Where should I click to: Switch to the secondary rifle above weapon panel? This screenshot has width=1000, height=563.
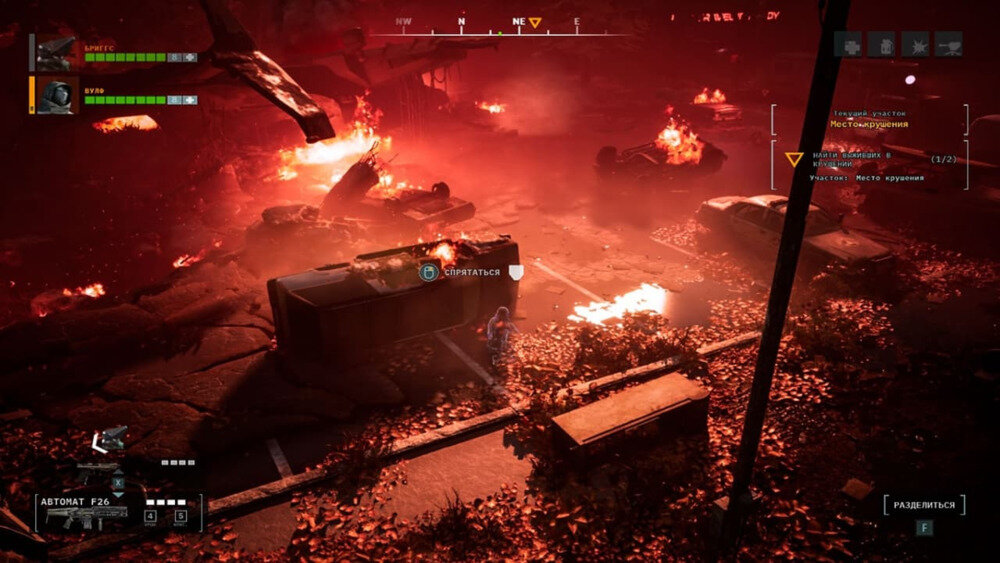click(x=98, y=466)
